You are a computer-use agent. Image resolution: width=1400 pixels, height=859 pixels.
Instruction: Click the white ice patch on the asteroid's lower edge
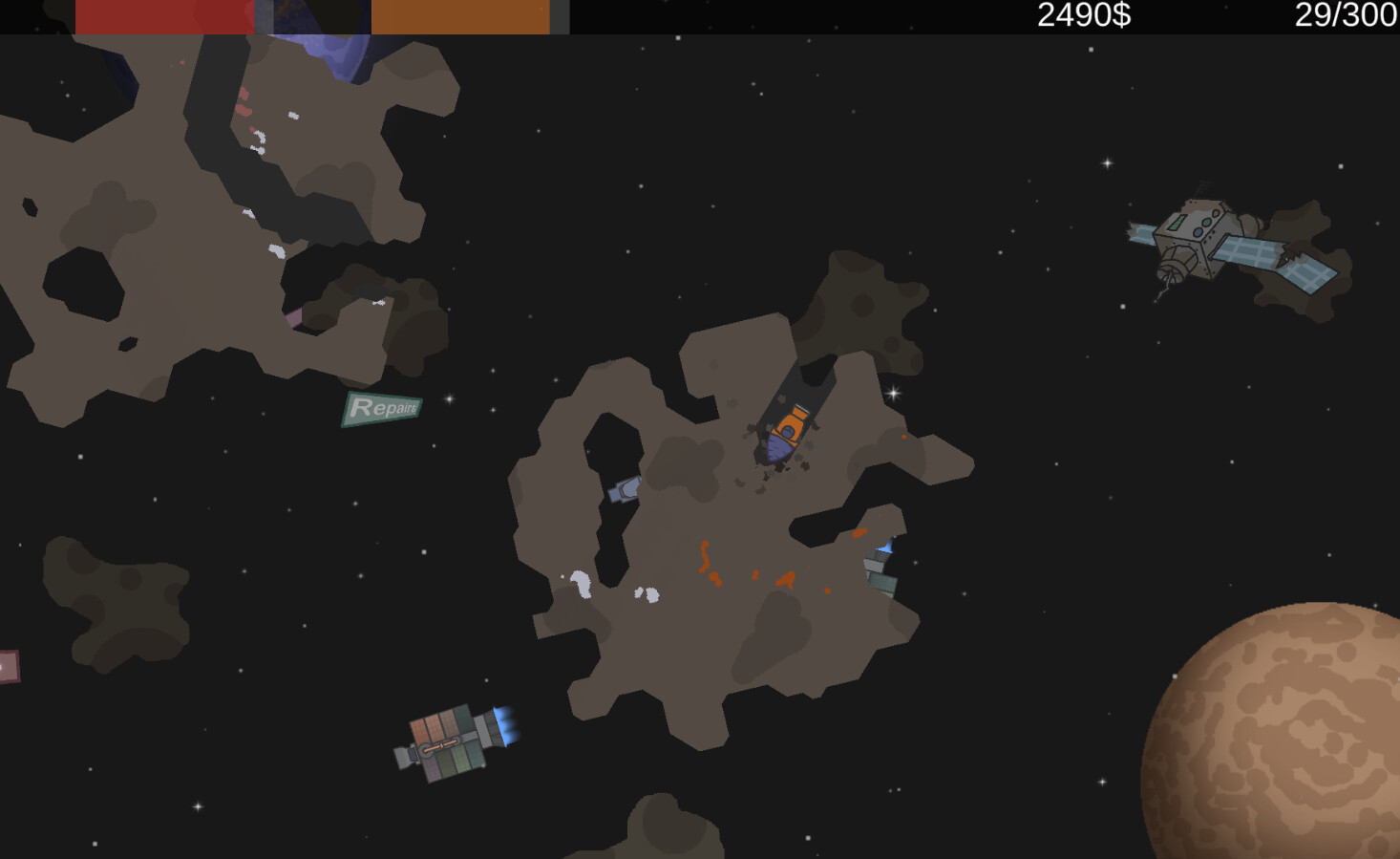(583, 583)
